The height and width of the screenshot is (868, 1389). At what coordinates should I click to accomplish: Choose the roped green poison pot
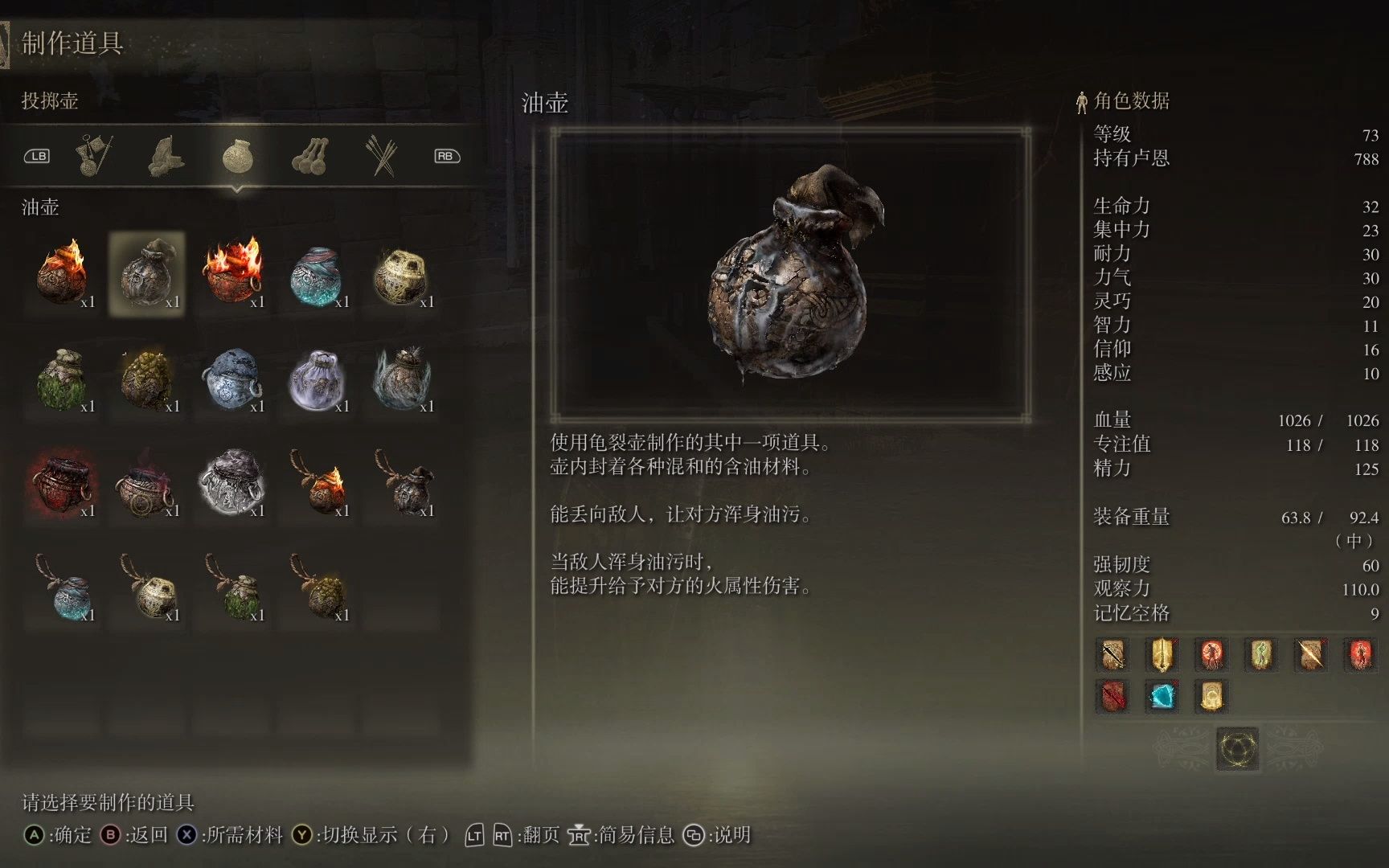[232, 588]
